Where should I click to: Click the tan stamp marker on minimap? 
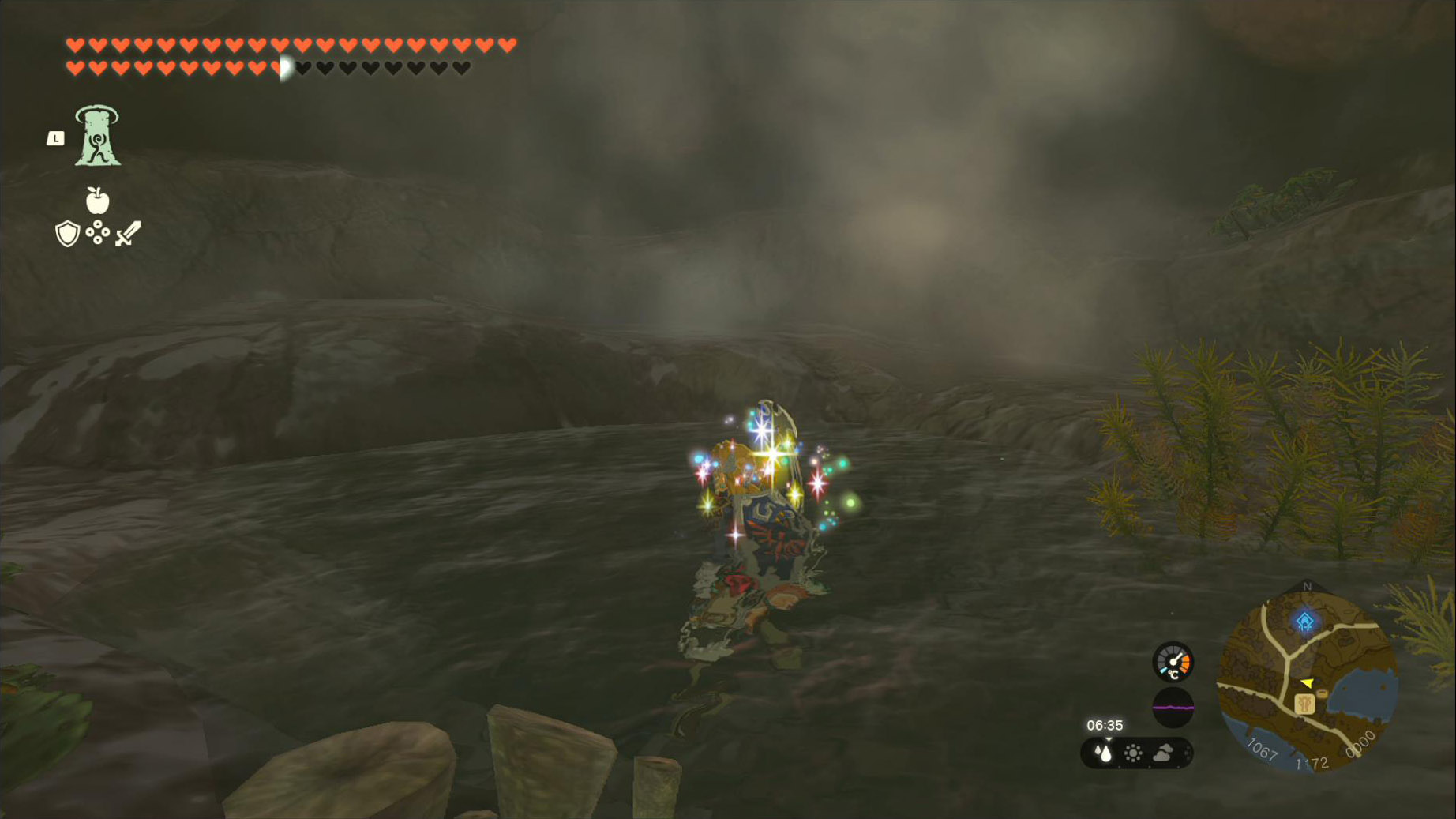pyautogui.click(x=1304, y=703)
